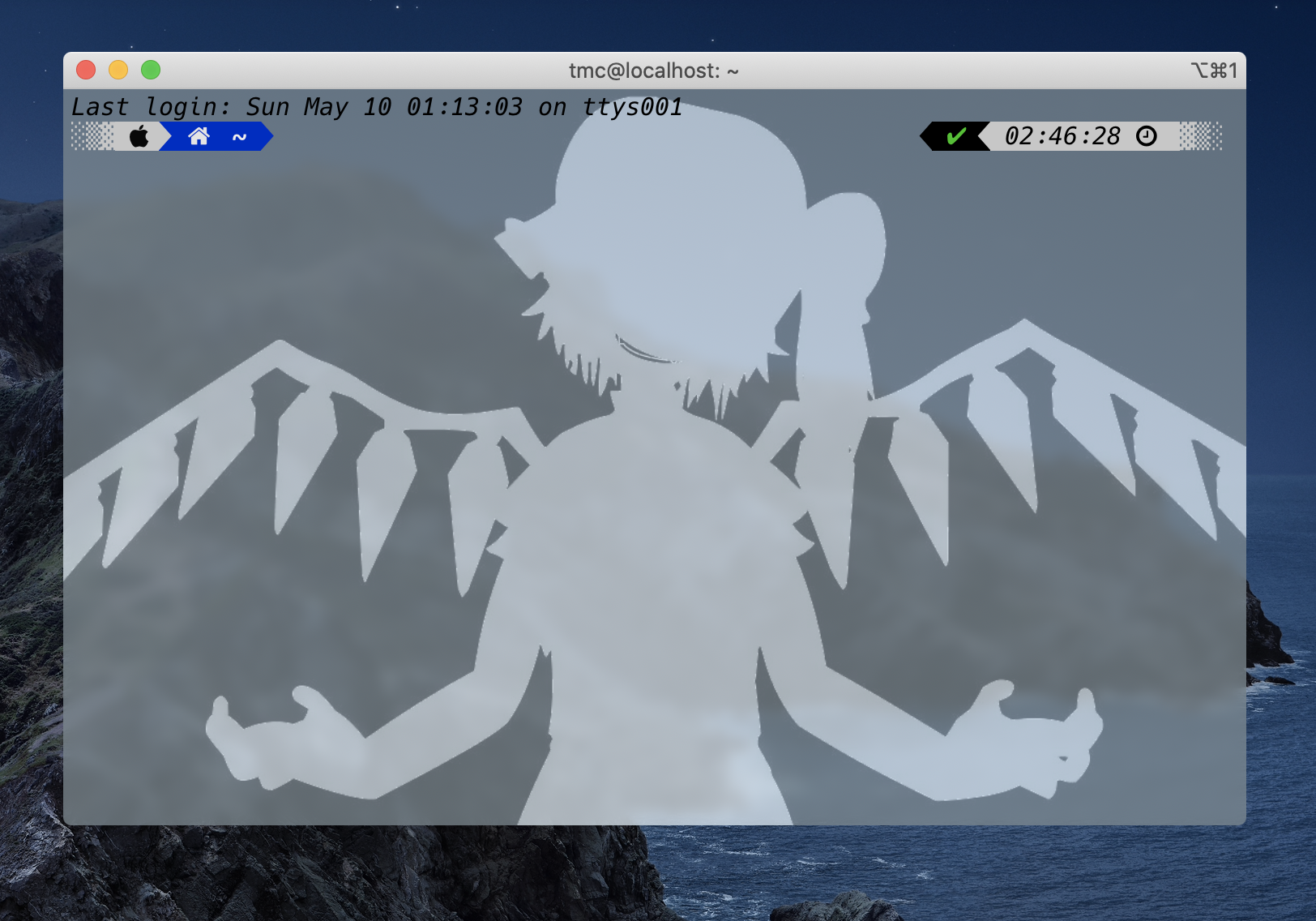Click the tmc@localhost title in the title bar
The width and height of the screenshot is (1316, 921).
(x=653, y=71)
